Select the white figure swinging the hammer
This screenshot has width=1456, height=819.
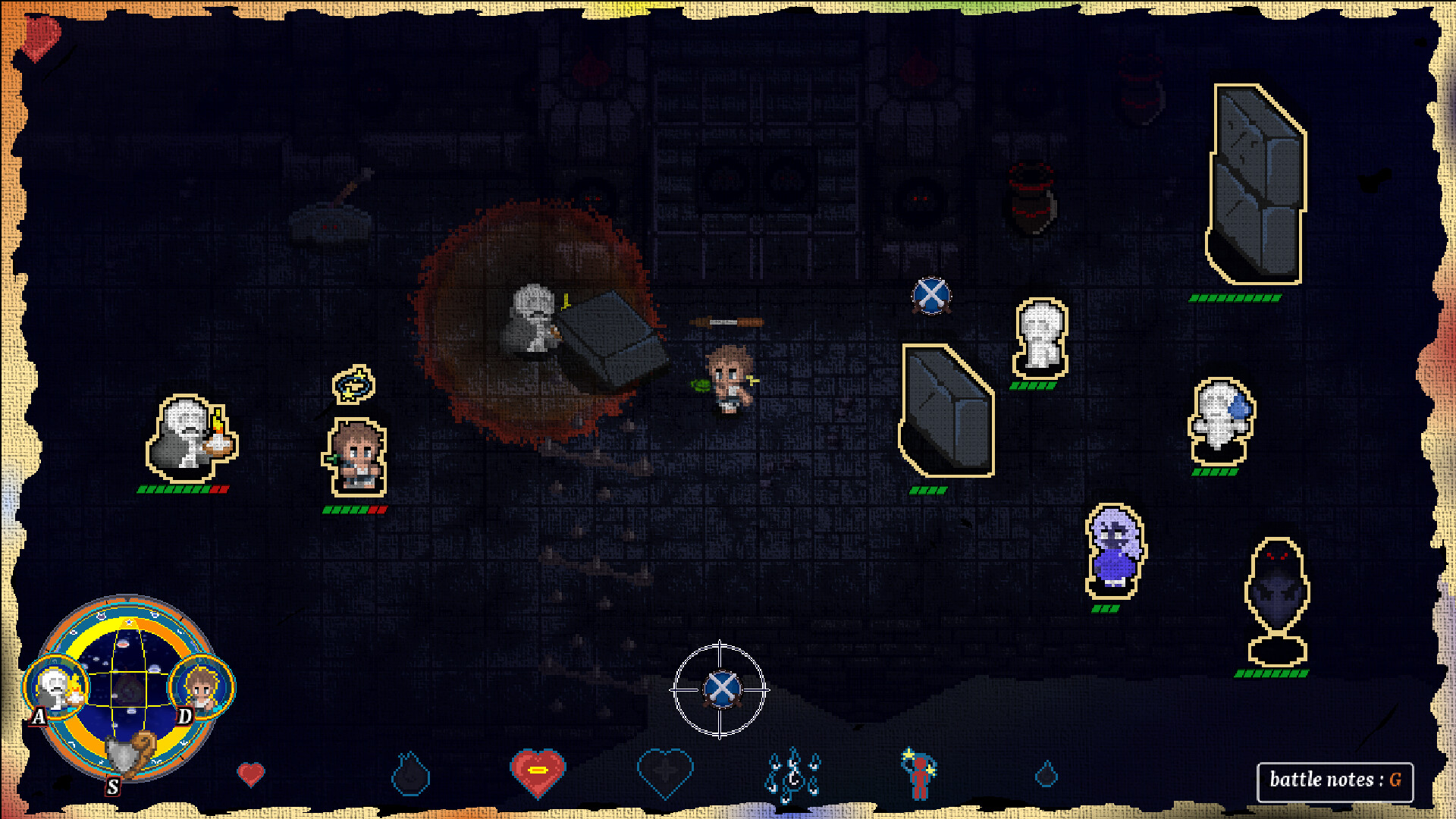[531, 318]
